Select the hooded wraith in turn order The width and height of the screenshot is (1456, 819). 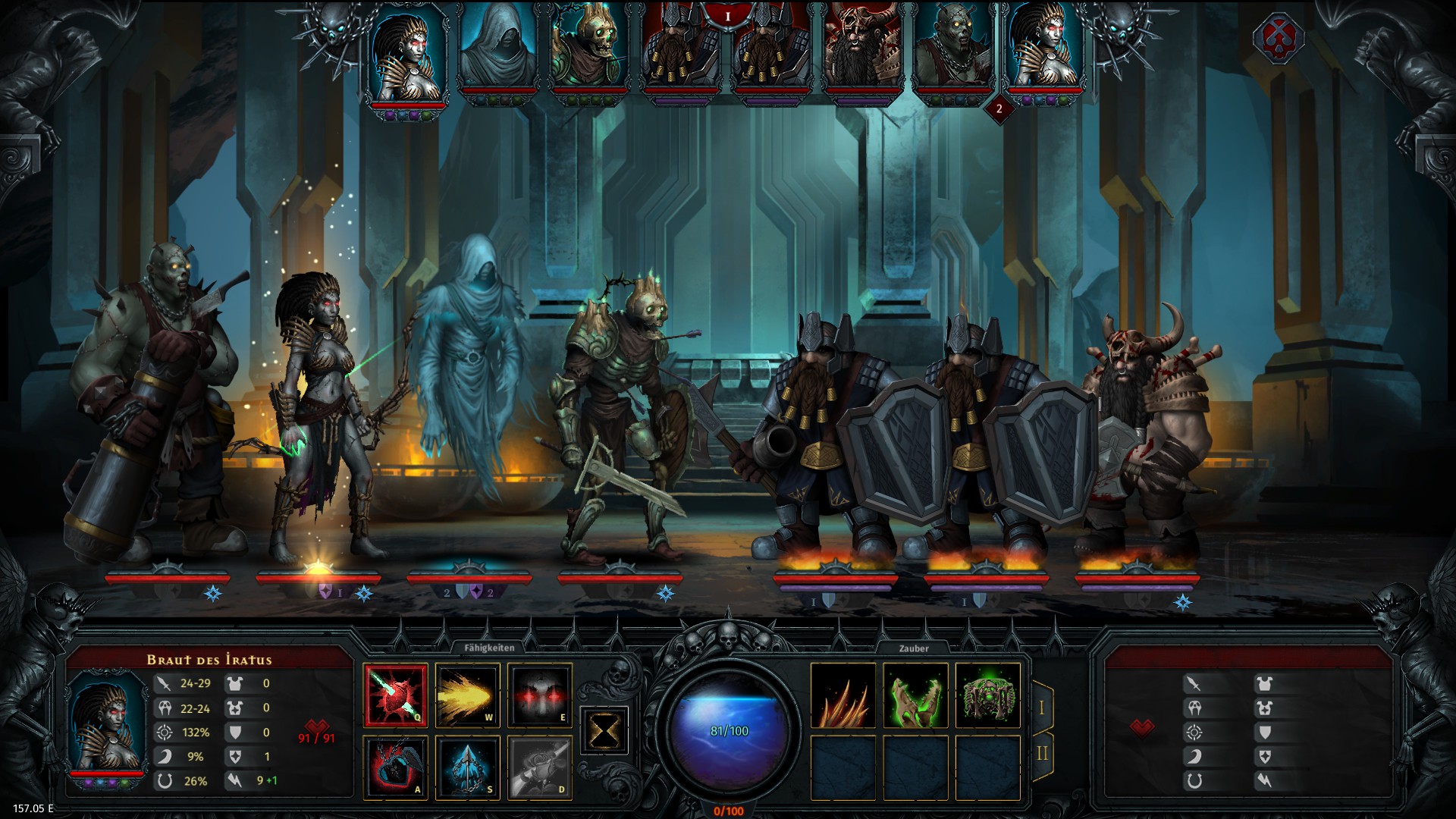[x=497, y=47]
